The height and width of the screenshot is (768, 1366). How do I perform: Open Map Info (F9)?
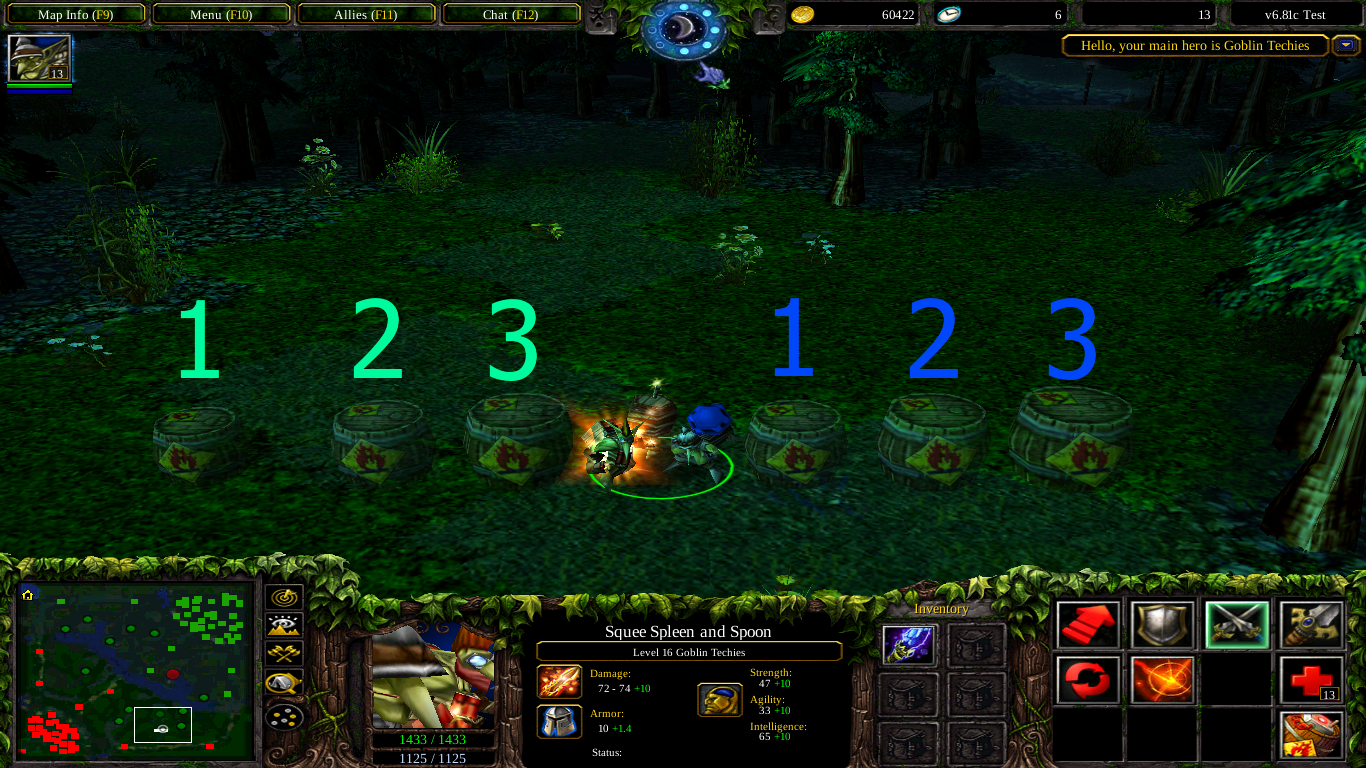(x=75, y=14)
